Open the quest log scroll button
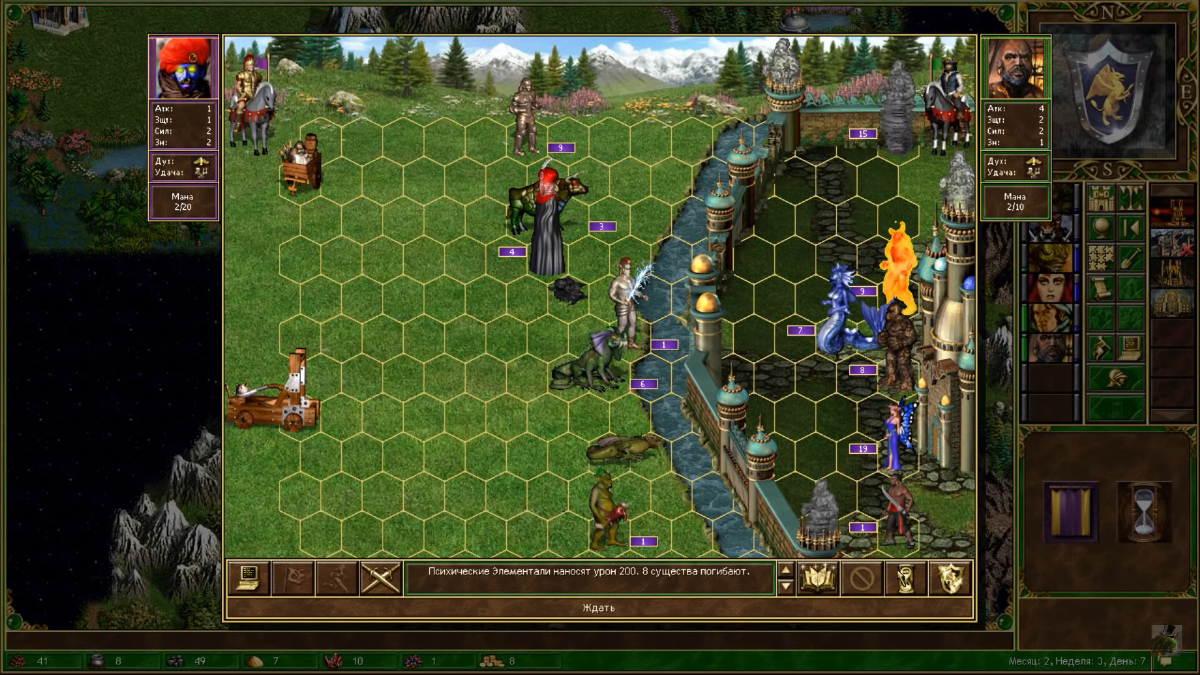This screenshot has height=675, width=1200. 1101,289
